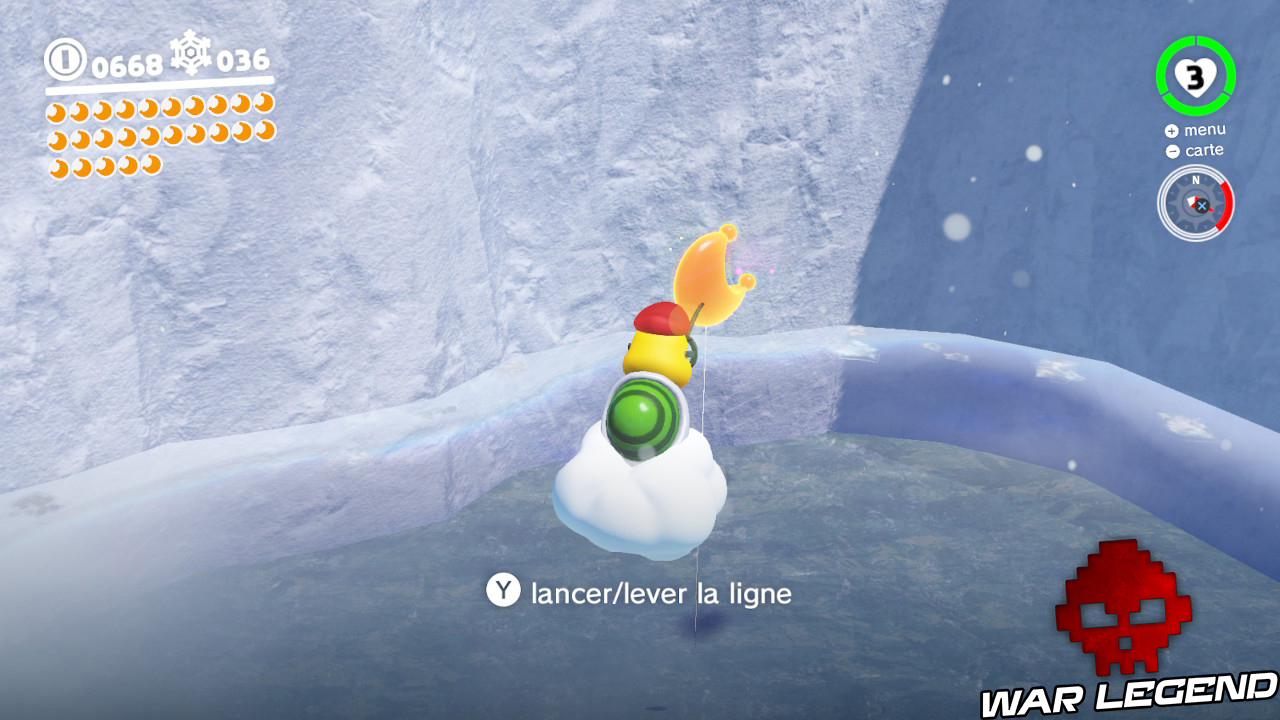Select the heart-shaped health meter icon
This screenshot has width=1280, height=720.
1195,76
